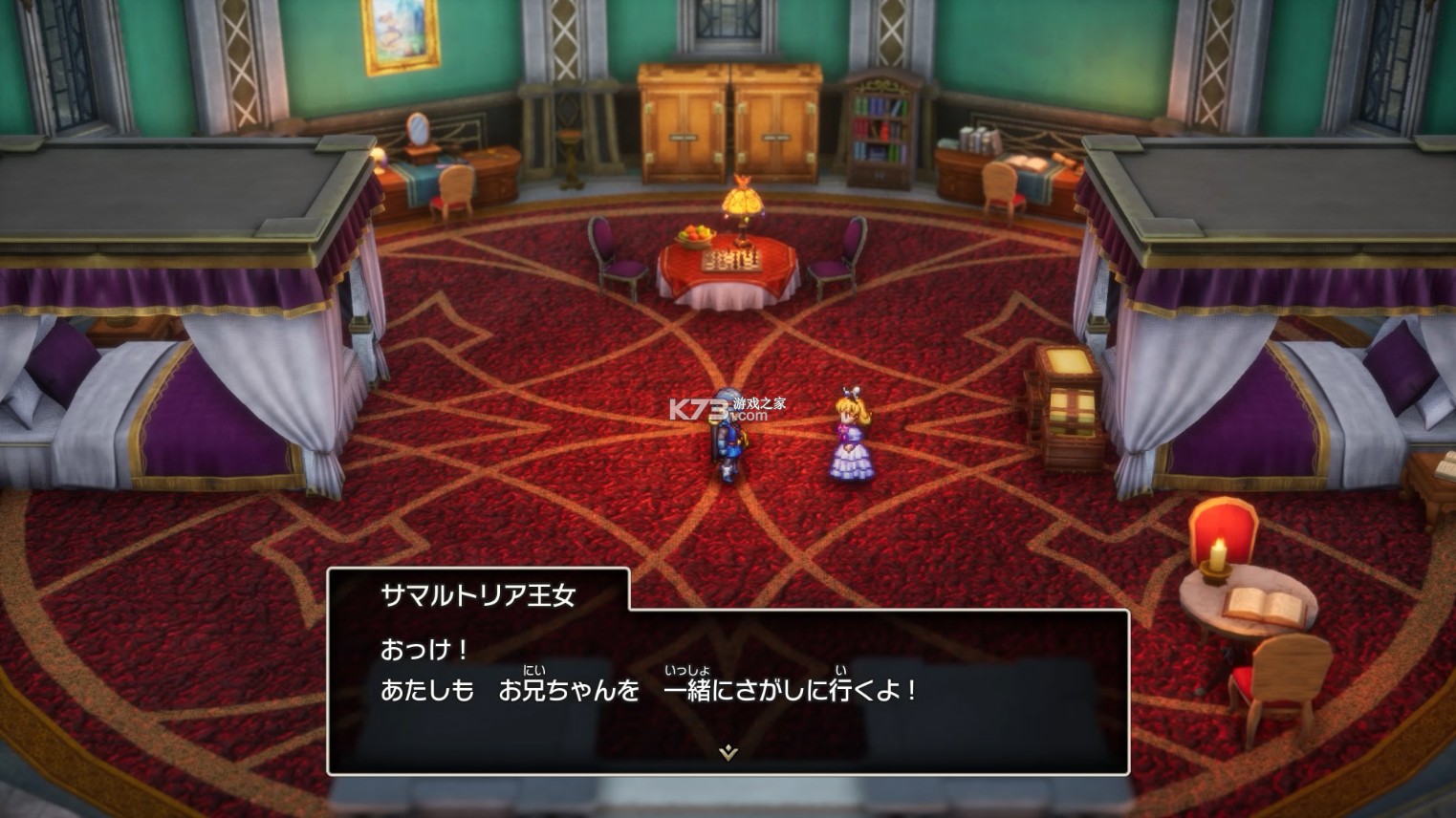Click the golden lamp on the table
1456x818 pixels.
pyautogui.click(x=745, y=204)
